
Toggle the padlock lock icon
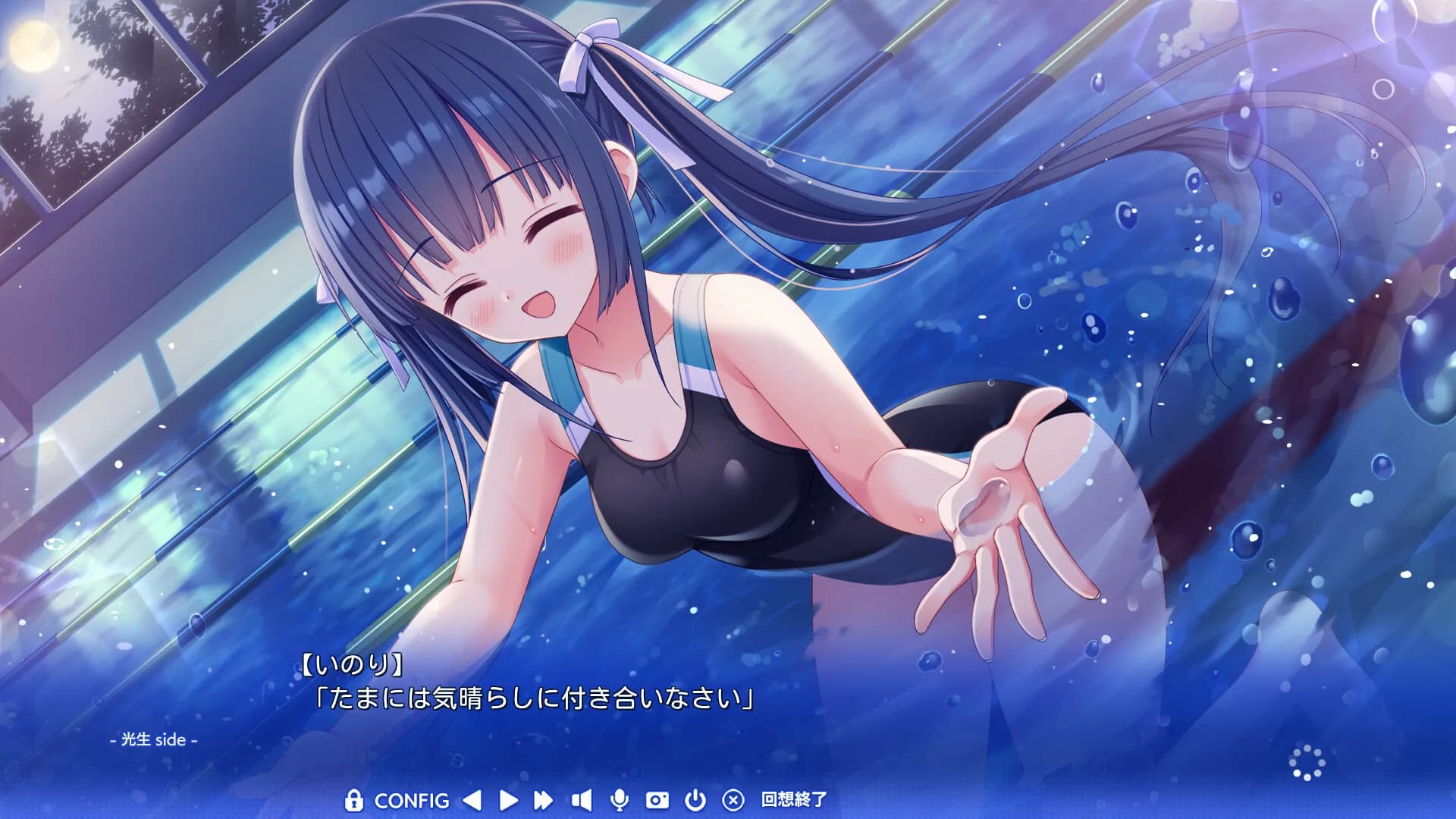coord(353,800)
